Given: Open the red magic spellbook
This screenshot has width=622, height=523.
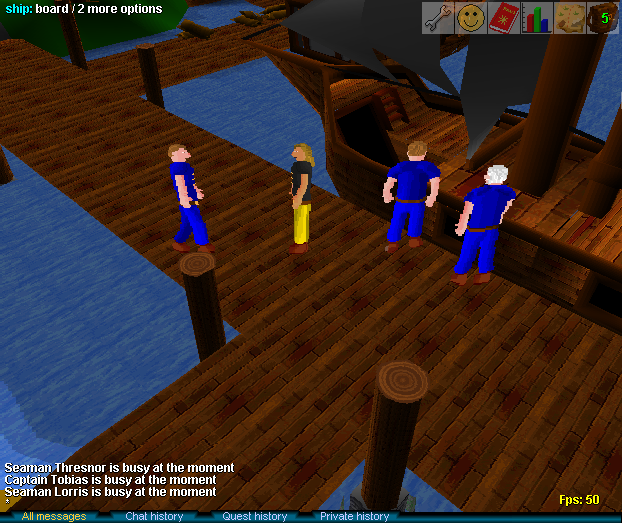Looking at the screenshot, I should (x=503, y=17).
